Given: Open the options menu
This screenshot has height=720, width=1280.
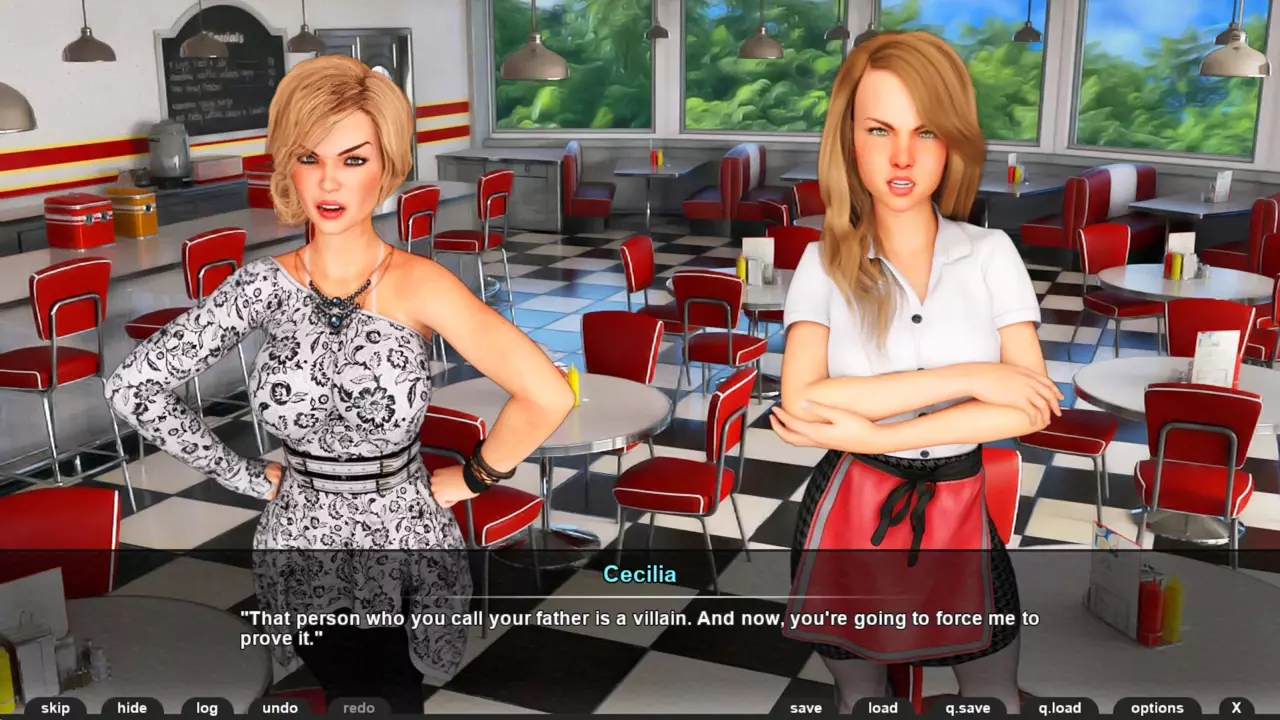Looking at the screenshot, I should pyautogui.click(x=1157, y=708).
